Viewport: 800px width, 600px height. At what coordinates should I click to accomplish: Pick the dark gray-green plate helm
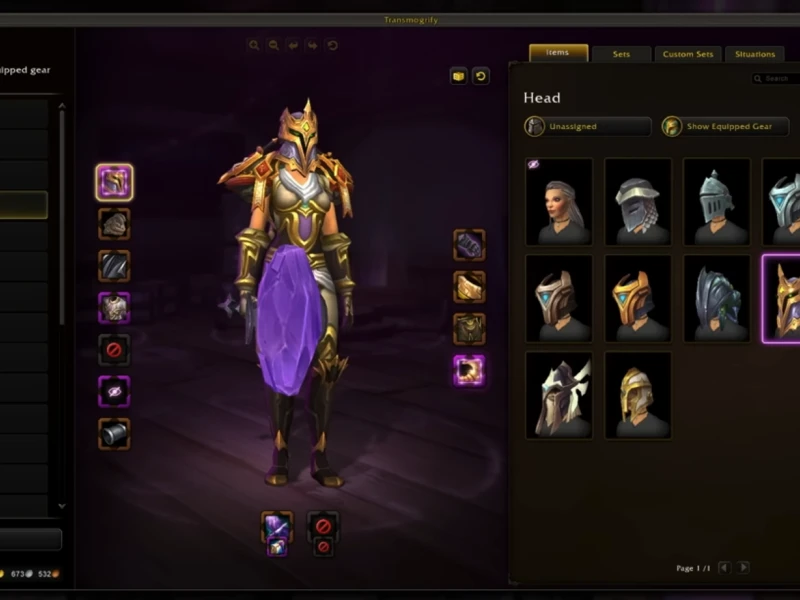click(x=716, y=298)
